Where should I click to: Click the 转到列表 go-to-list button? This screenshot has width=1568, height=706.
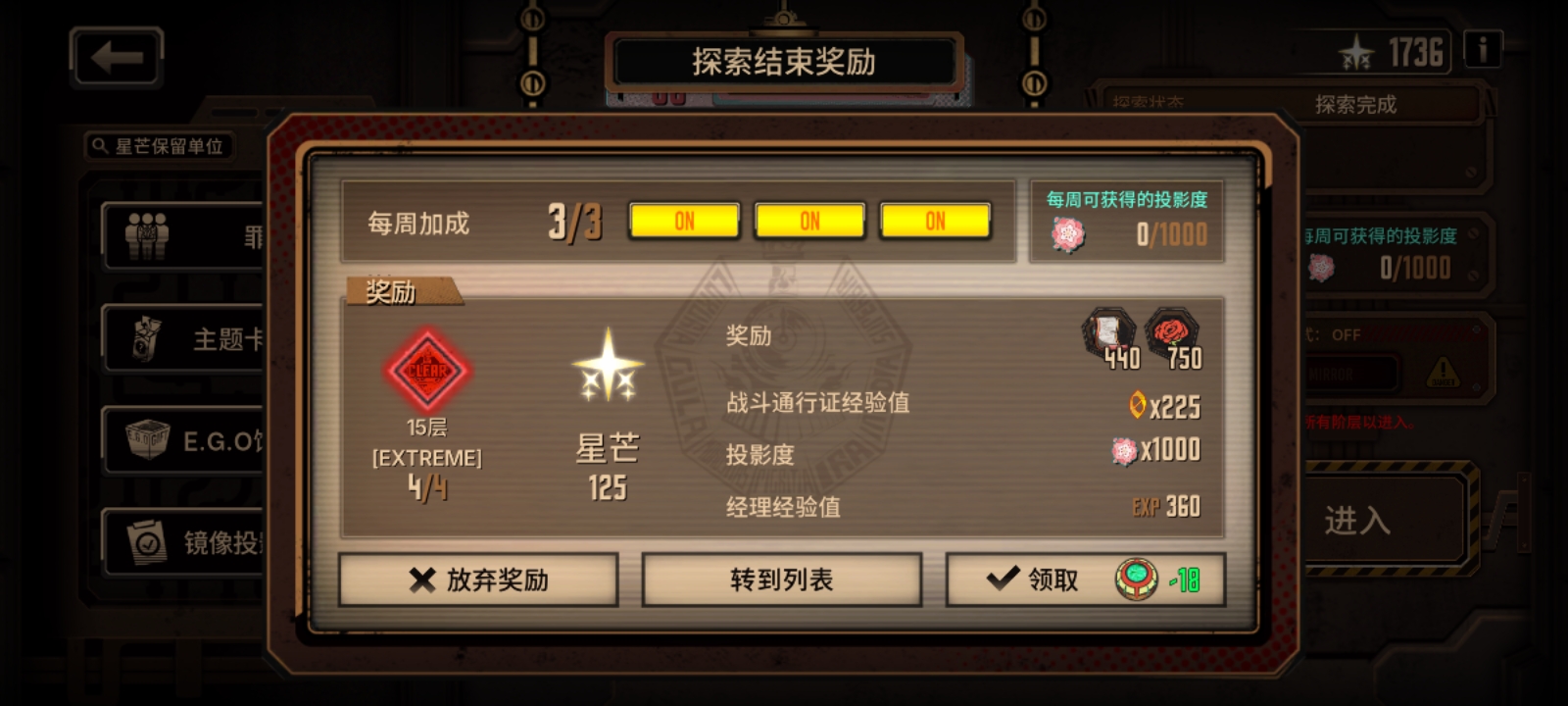[x=782, y=580]
